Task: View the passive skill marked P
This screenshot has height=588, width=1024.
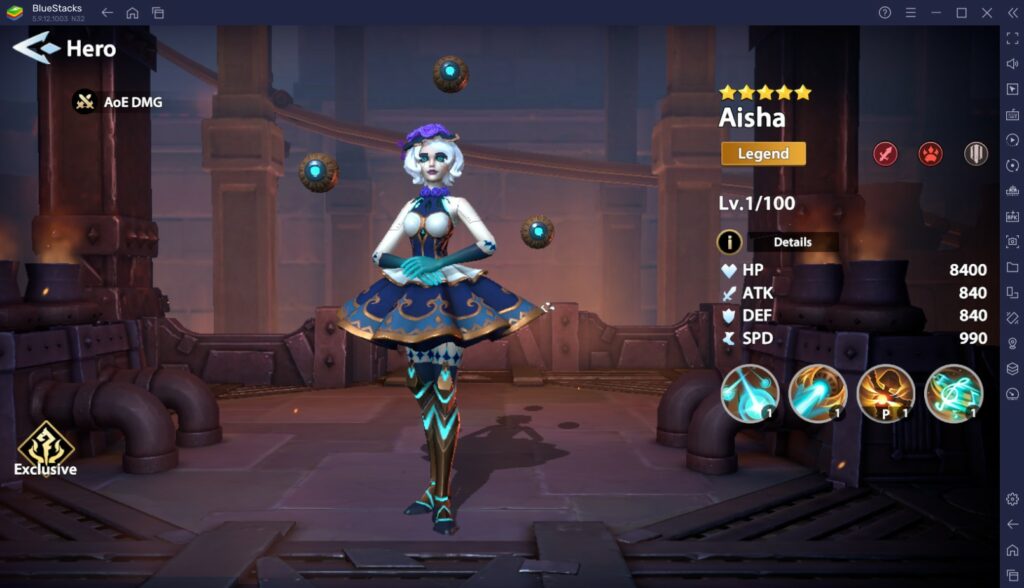Action: pos(886,393)
